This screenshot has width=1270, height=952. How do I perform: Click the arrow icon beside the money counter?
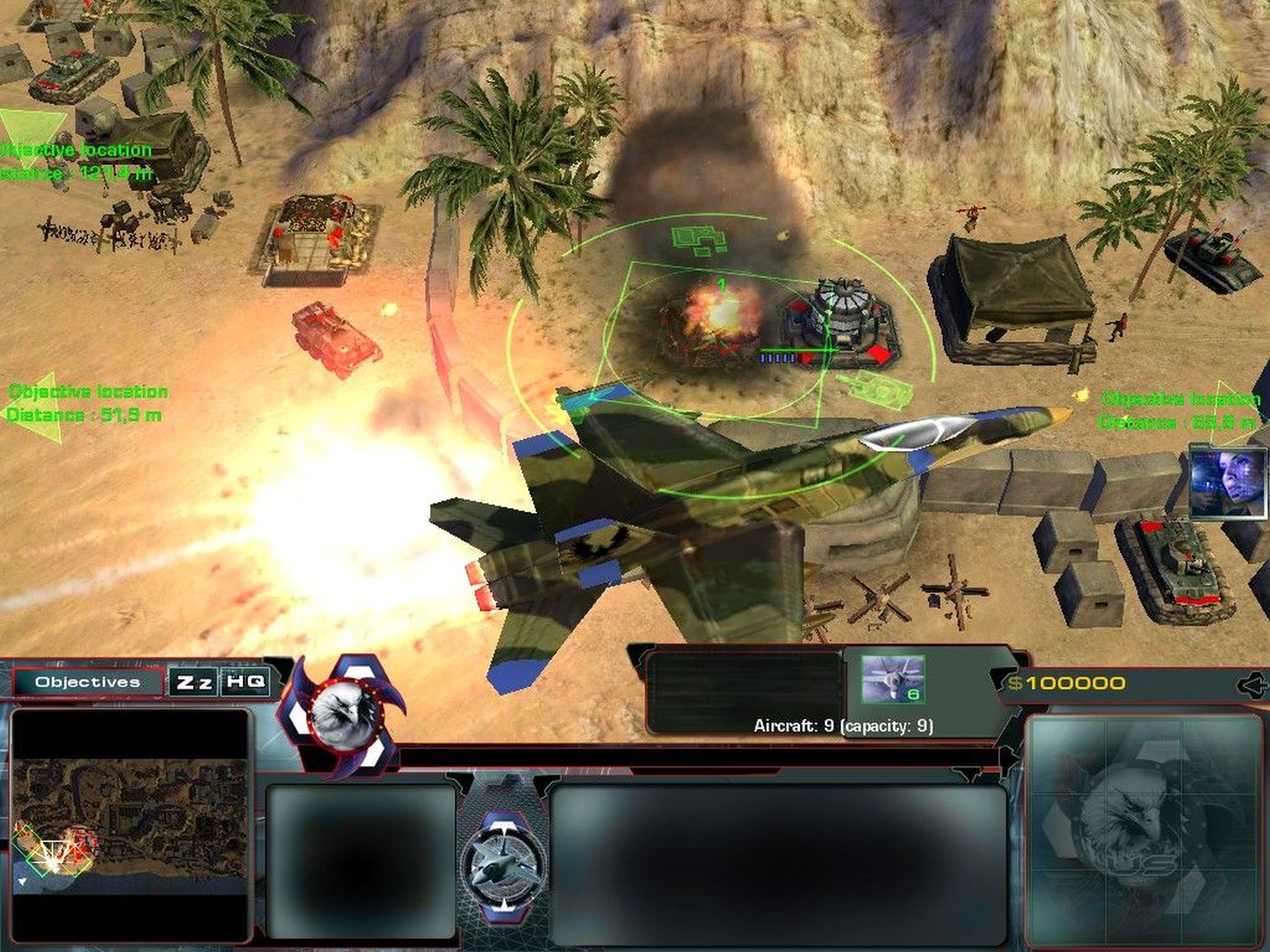click(1252, 685)
